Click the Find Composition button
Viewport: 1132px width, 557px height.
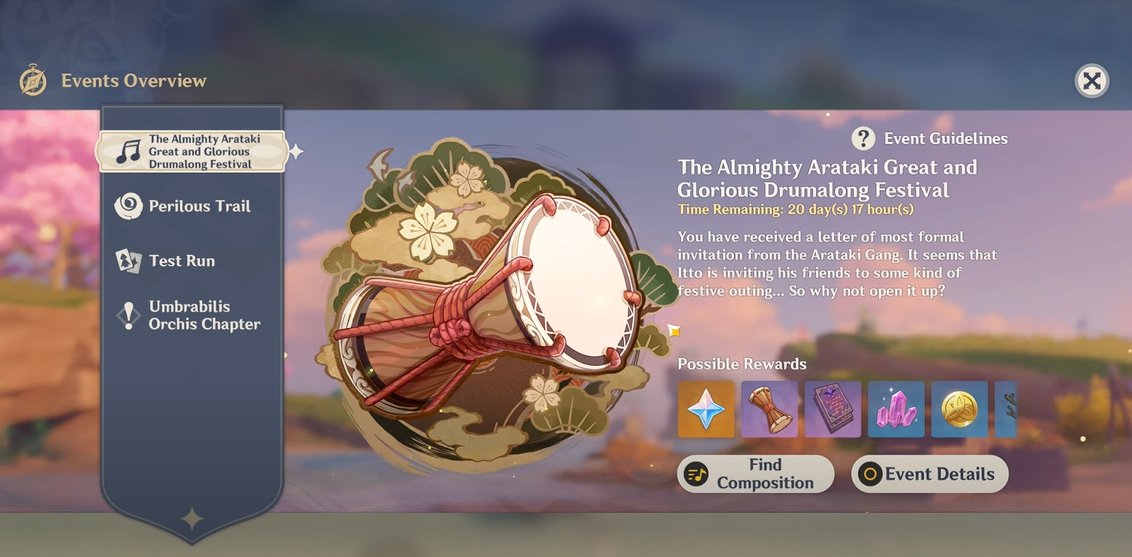755,474
